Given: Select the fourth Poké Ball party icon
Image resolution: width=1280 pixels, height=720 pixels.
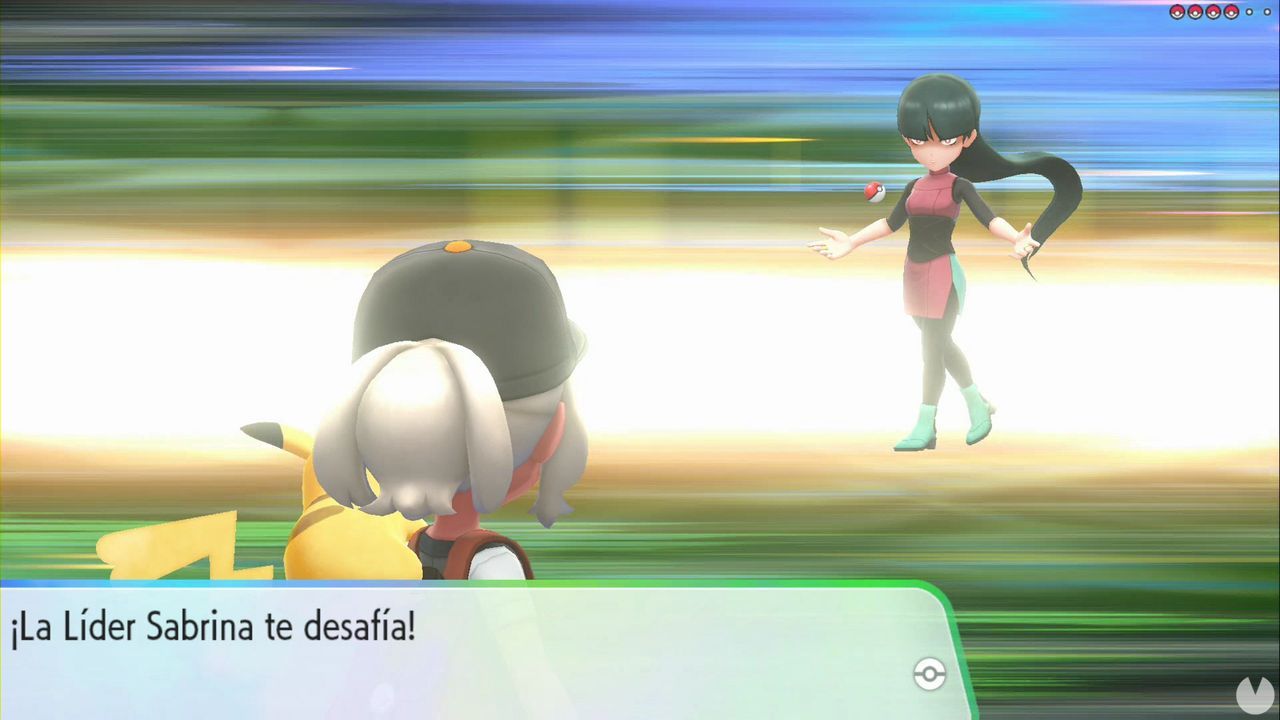Looking at the screenshot, I should [x=1230, y=12].
